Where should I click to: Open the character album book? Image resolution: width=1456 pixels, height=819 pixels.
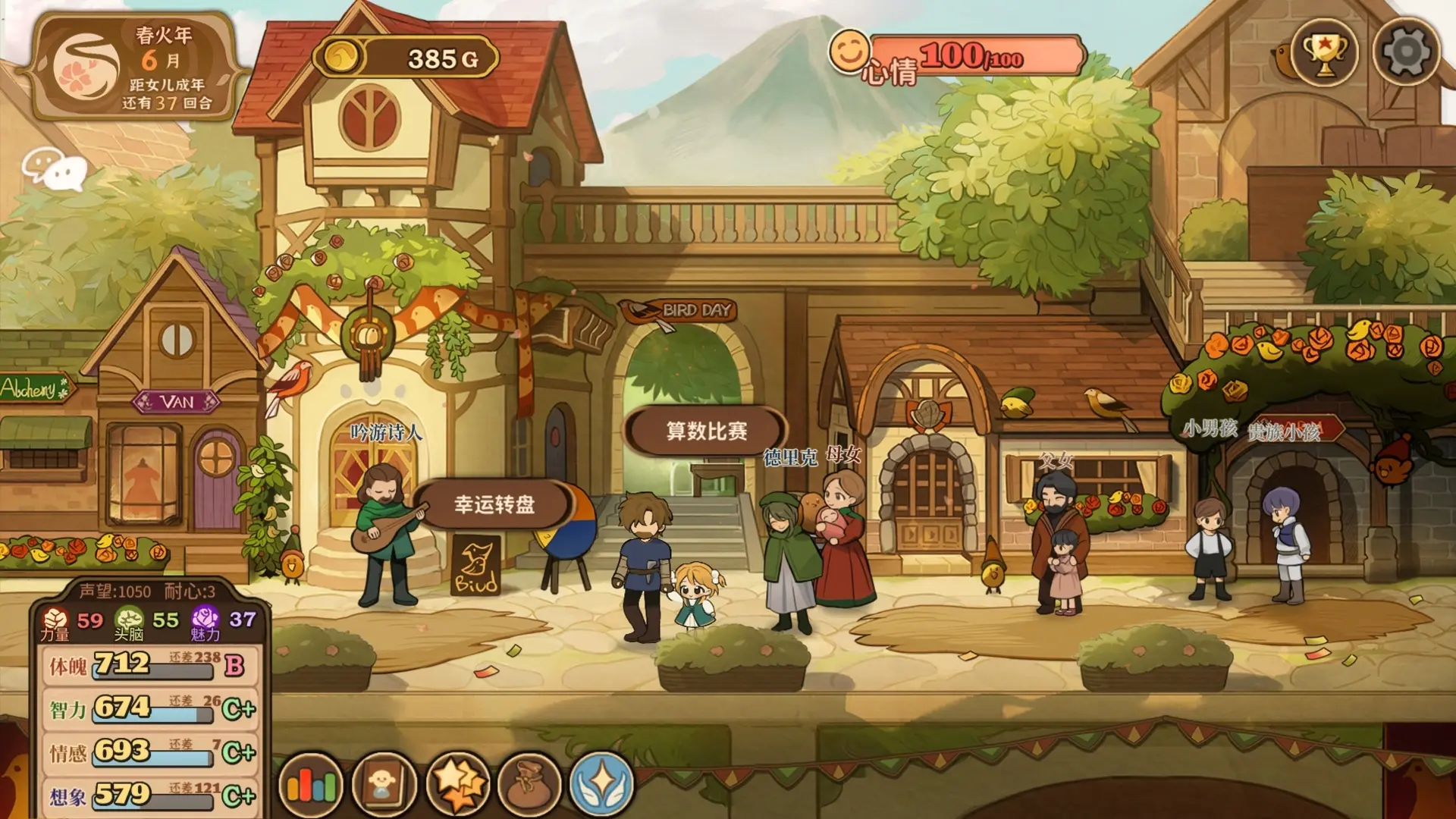click(x=384, y=785)
